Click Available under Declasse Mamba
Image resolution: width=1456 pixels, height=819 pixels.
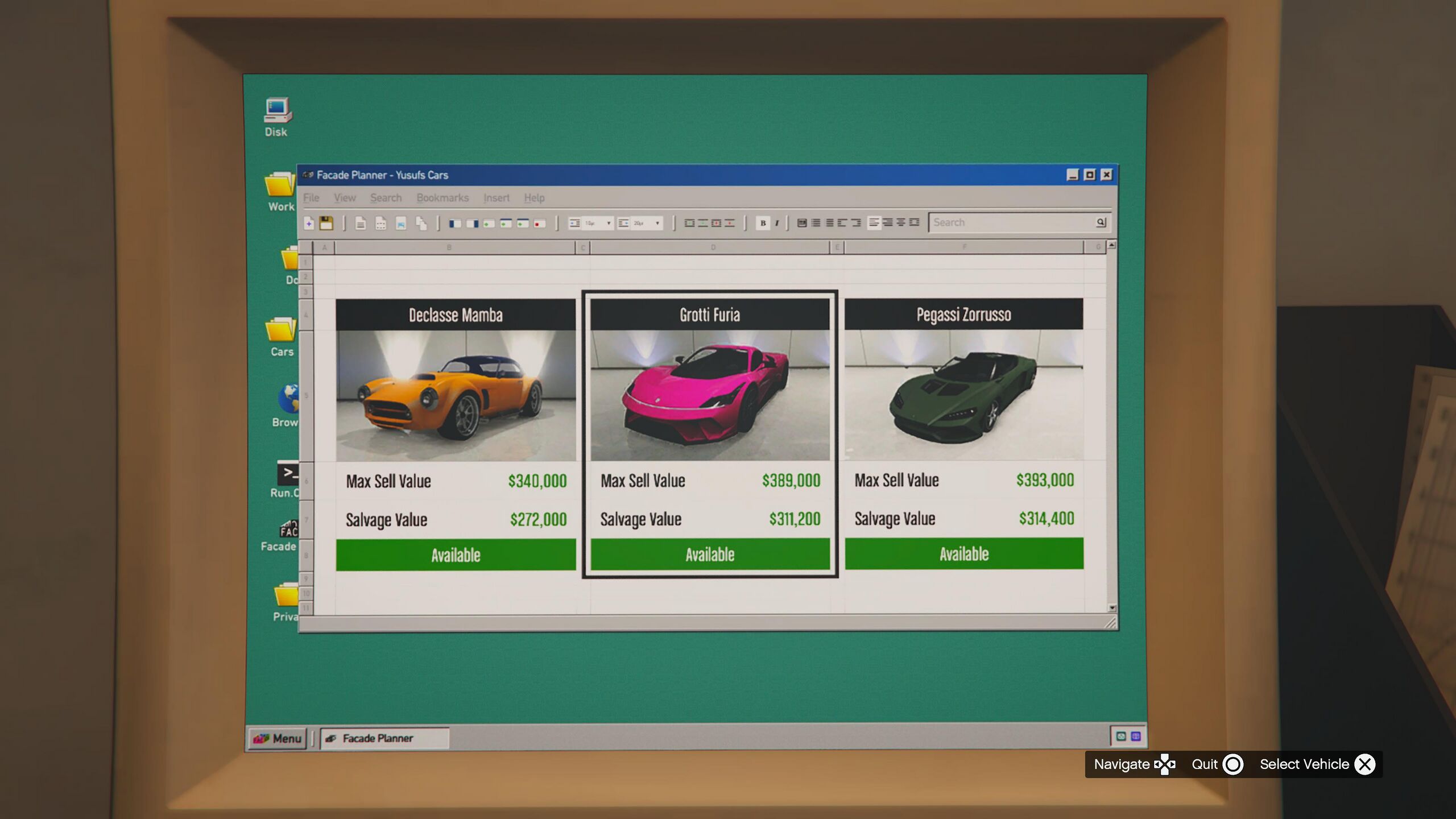click(x=455, y=555)
